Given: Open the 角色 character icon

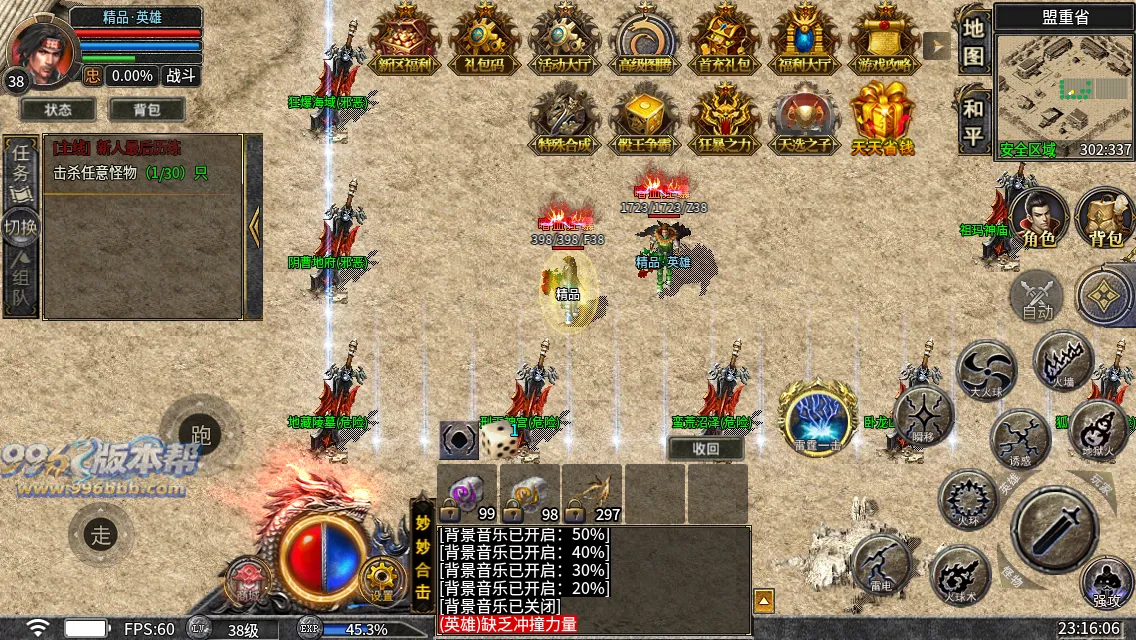Looking at the screenshot, I should click(1039, 218).
